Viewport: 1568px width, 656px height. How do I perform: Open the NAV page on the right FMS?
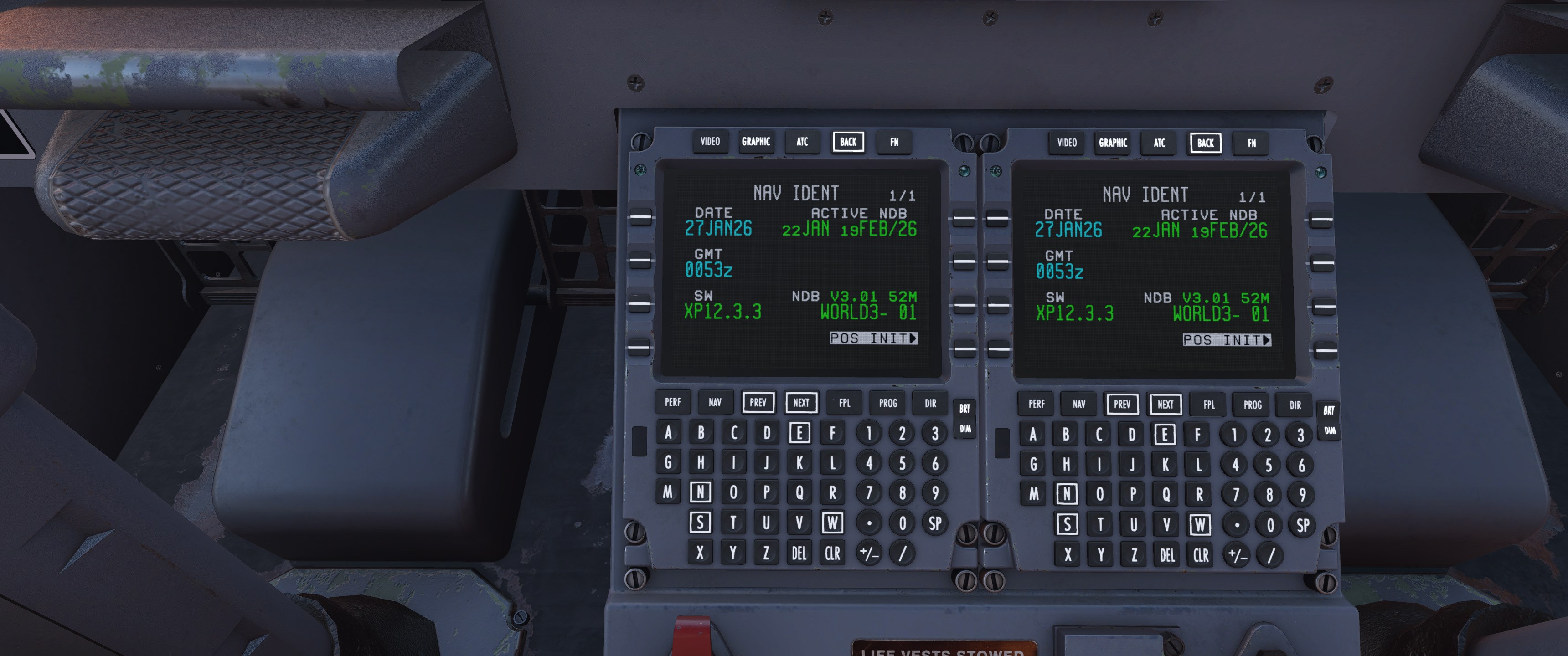pyautogui.click(x=1078, y=404)
